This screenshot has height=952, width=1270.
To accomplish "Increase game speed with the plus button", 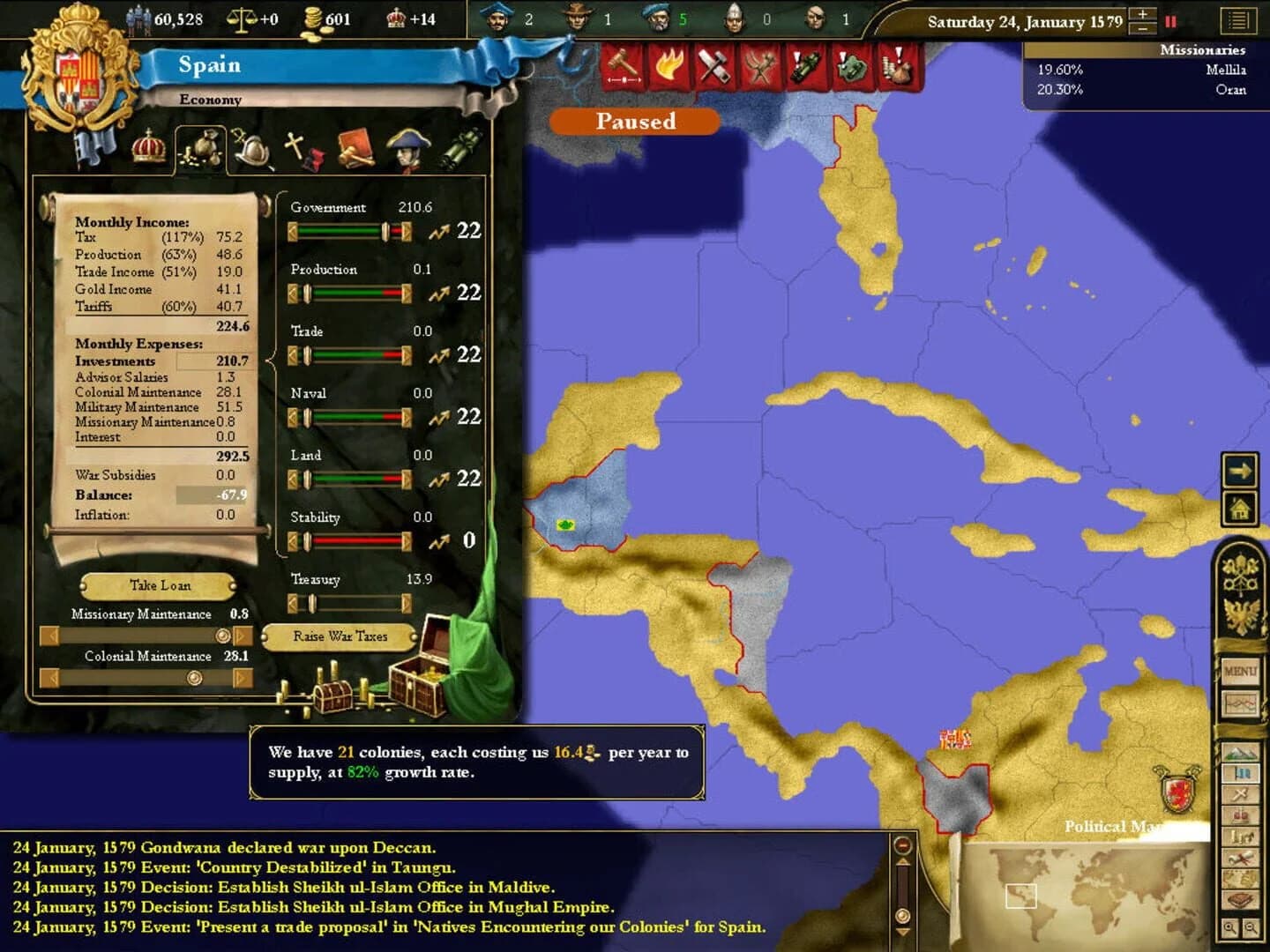I will (x=1142, y=14).
